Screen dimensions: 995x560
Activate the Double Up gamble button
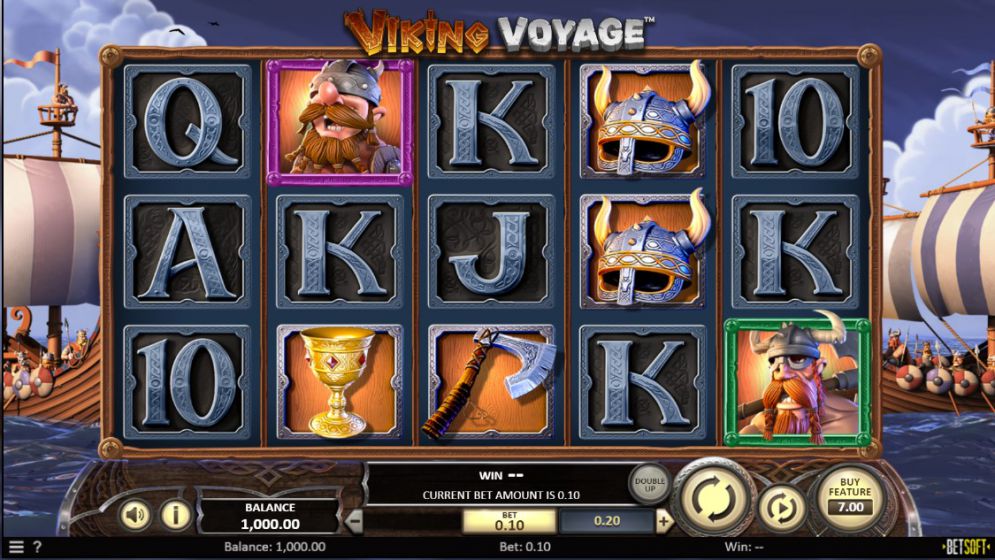click(x=648, y=484)
